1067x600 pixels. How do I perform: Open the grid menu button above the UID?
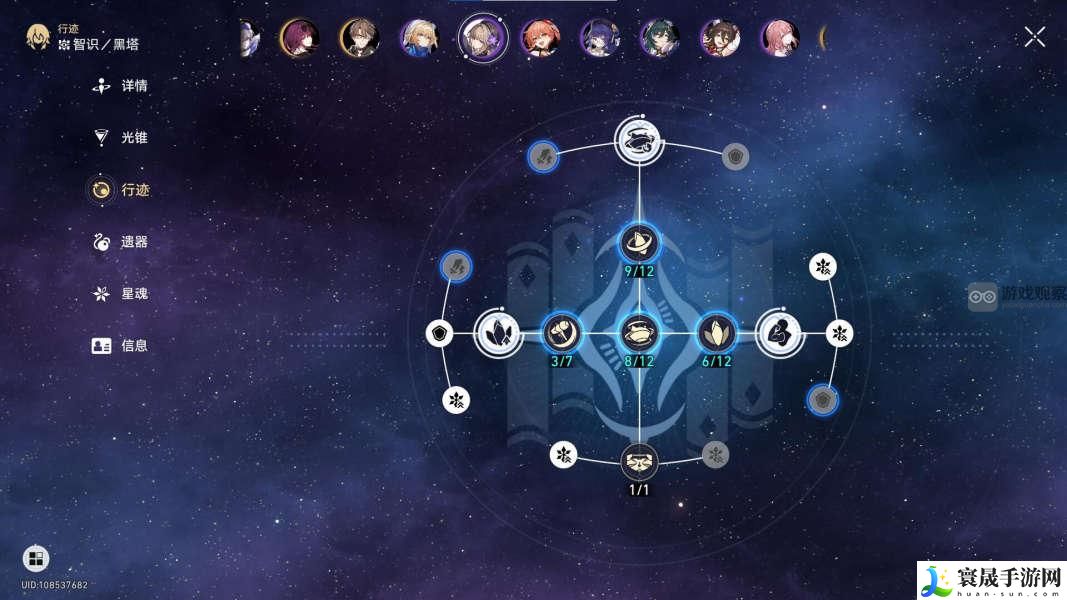coord(36,558)
